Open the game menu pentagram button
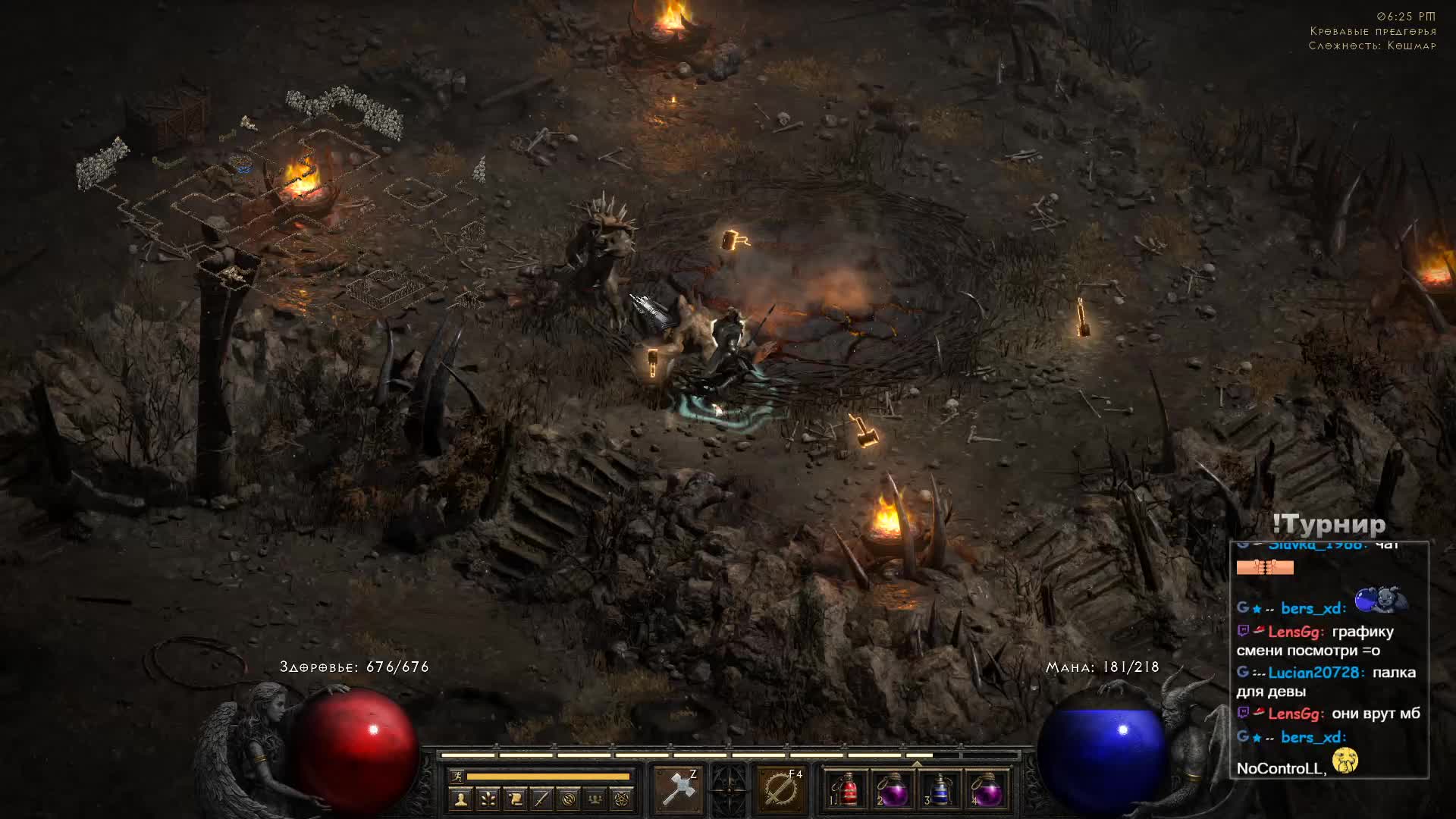 [x=622, y=799]
